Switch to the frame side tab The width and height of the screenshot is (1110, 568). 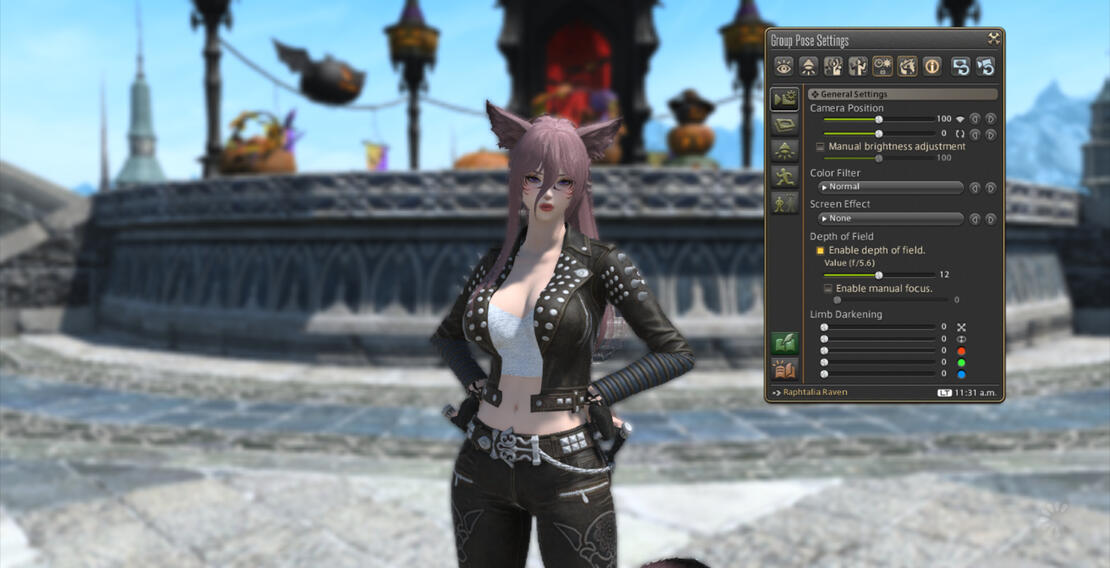(x=784, y=125)
